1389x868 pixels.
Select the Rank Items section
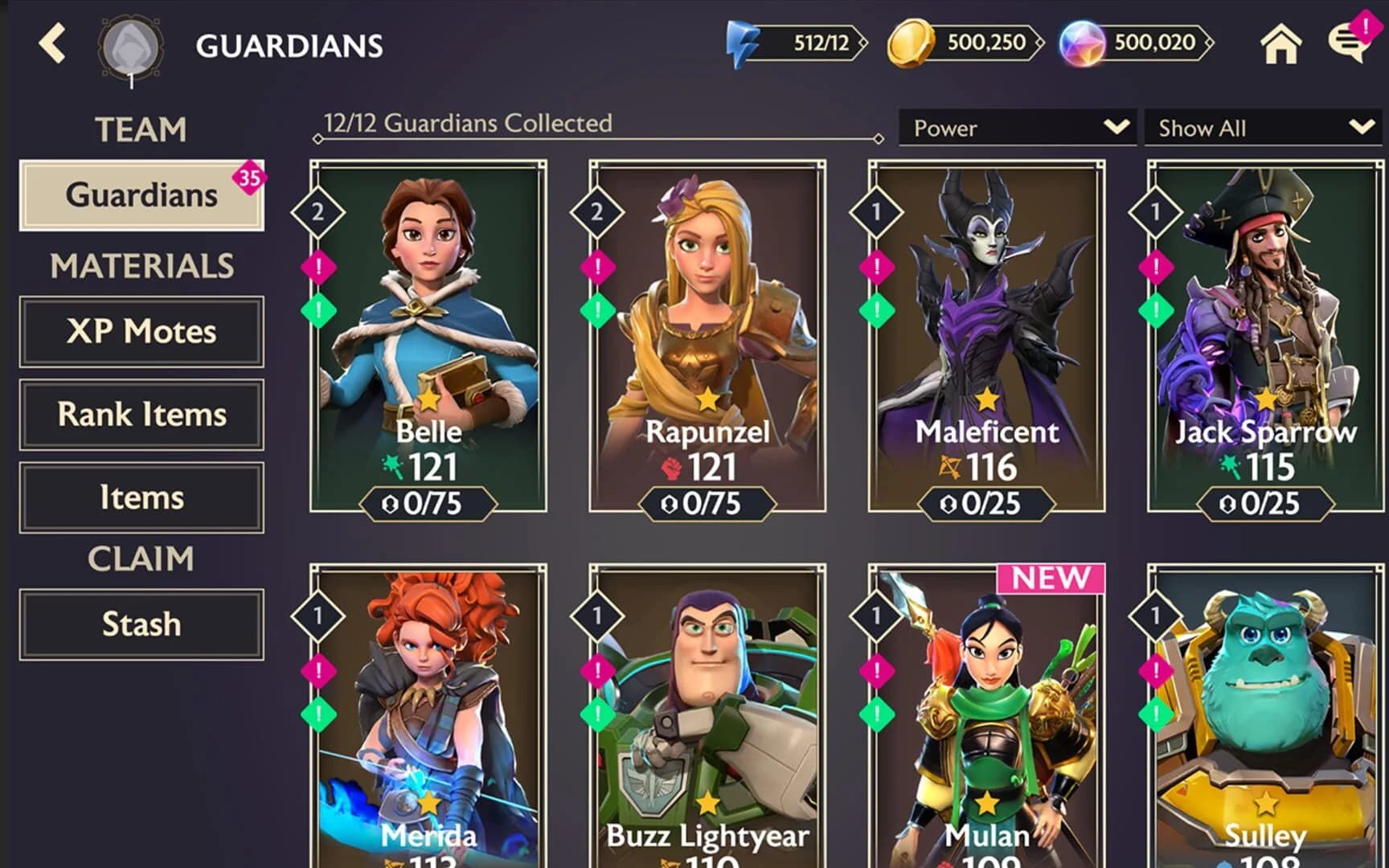[141, 415]
